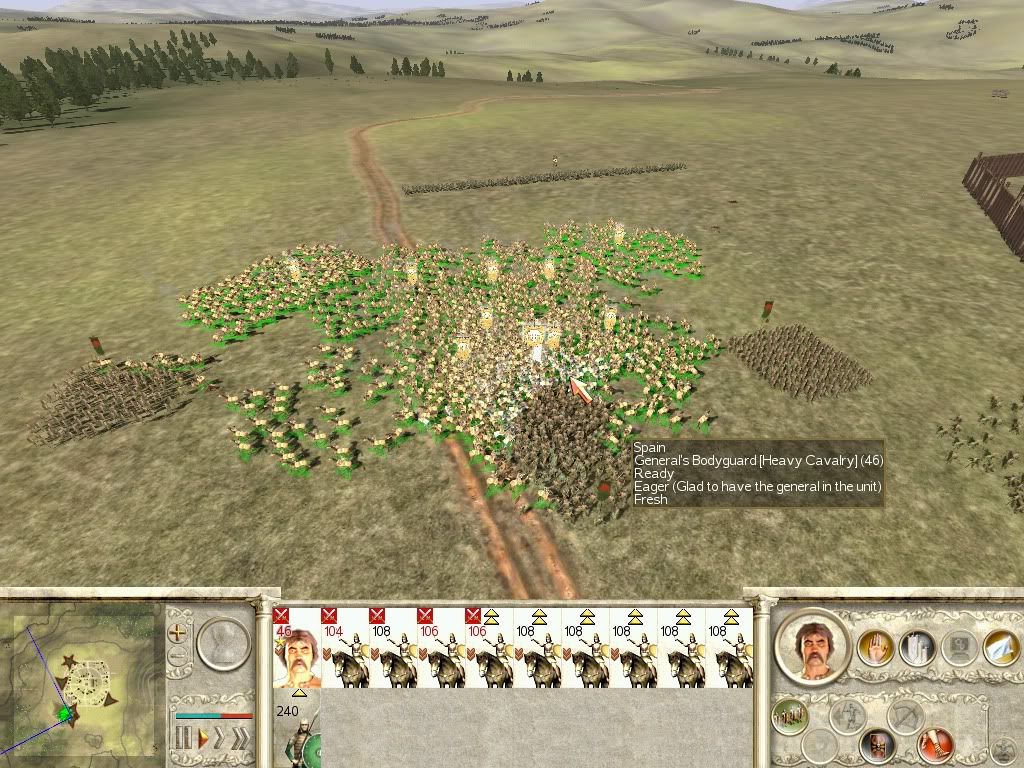Activate the halt order hand icon
Viewport: 1024px width, 768px height.
click(873, 649)
